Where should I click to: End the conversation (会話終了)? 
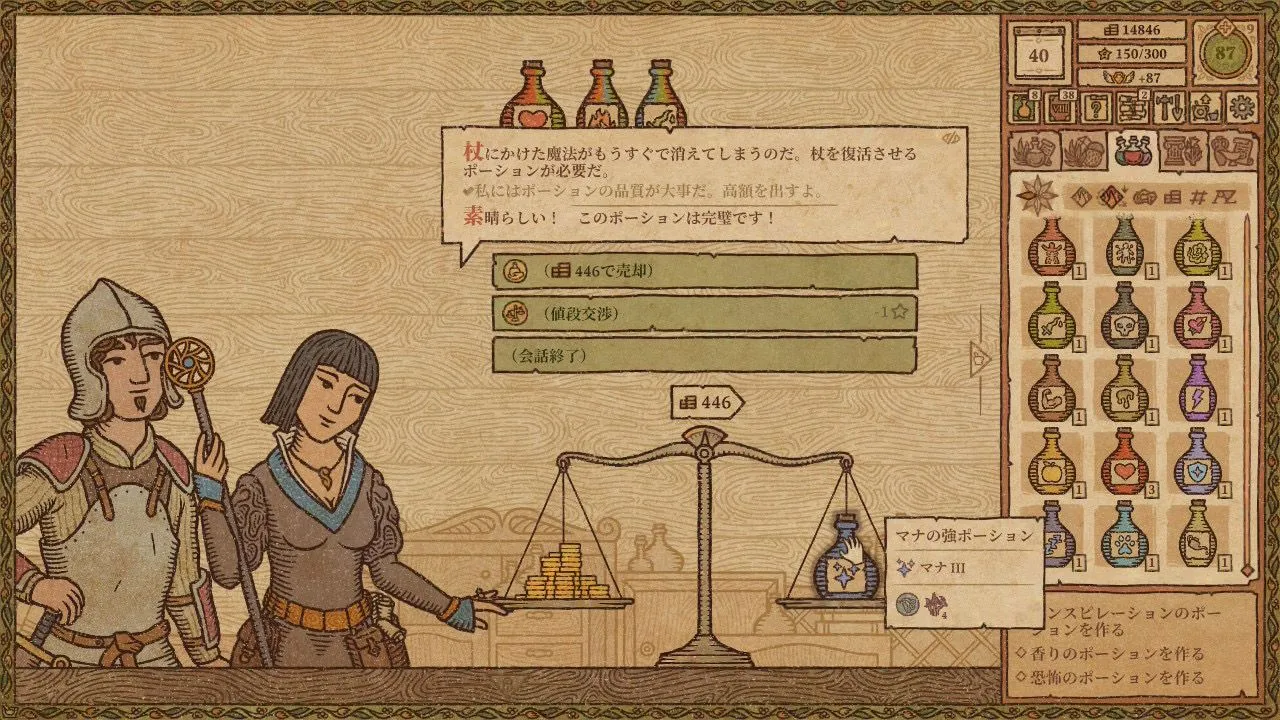pos(704,354)
